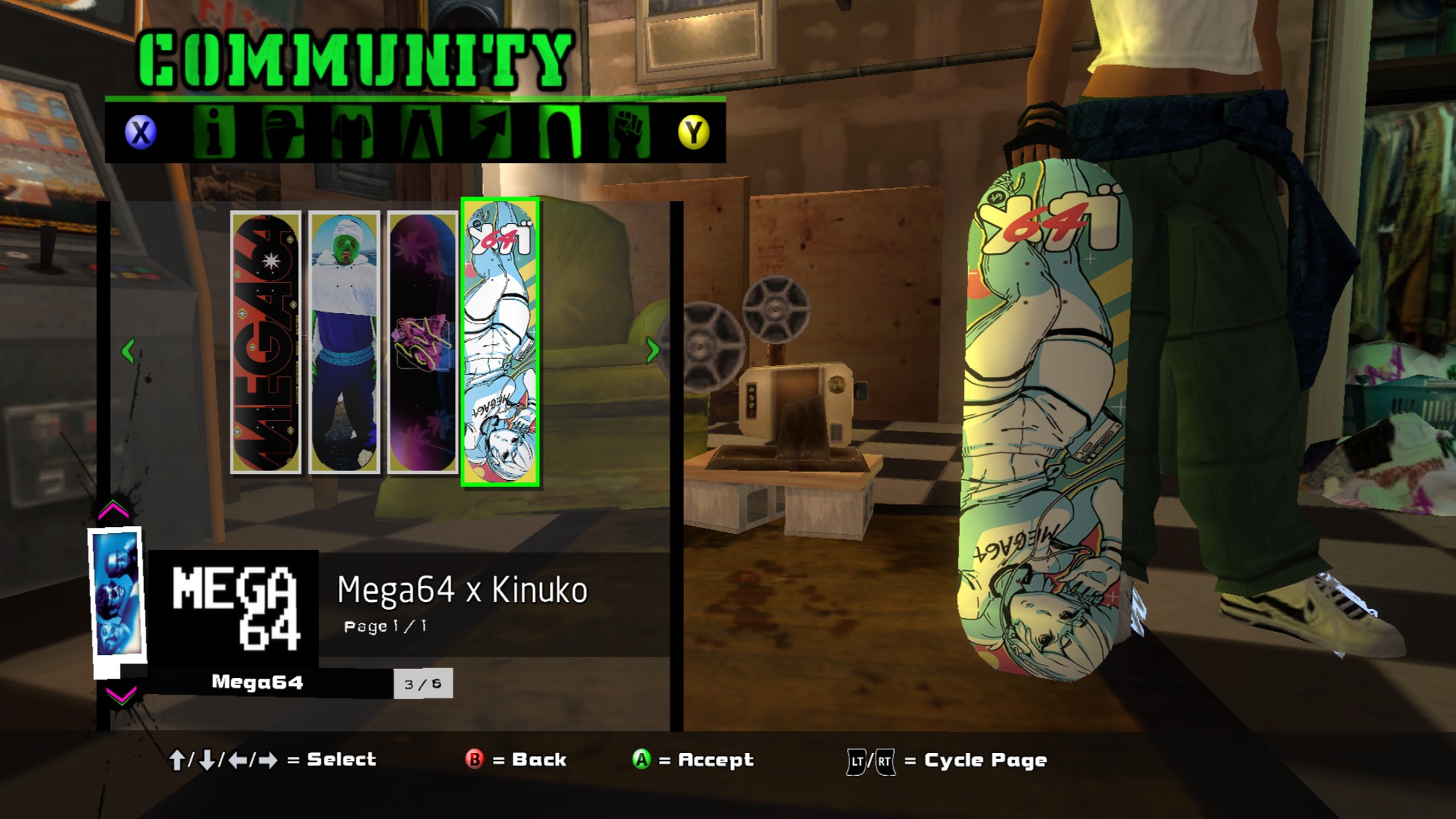
Task: Select the red and black MEGA64 deck
Action: tap(265, 343)
